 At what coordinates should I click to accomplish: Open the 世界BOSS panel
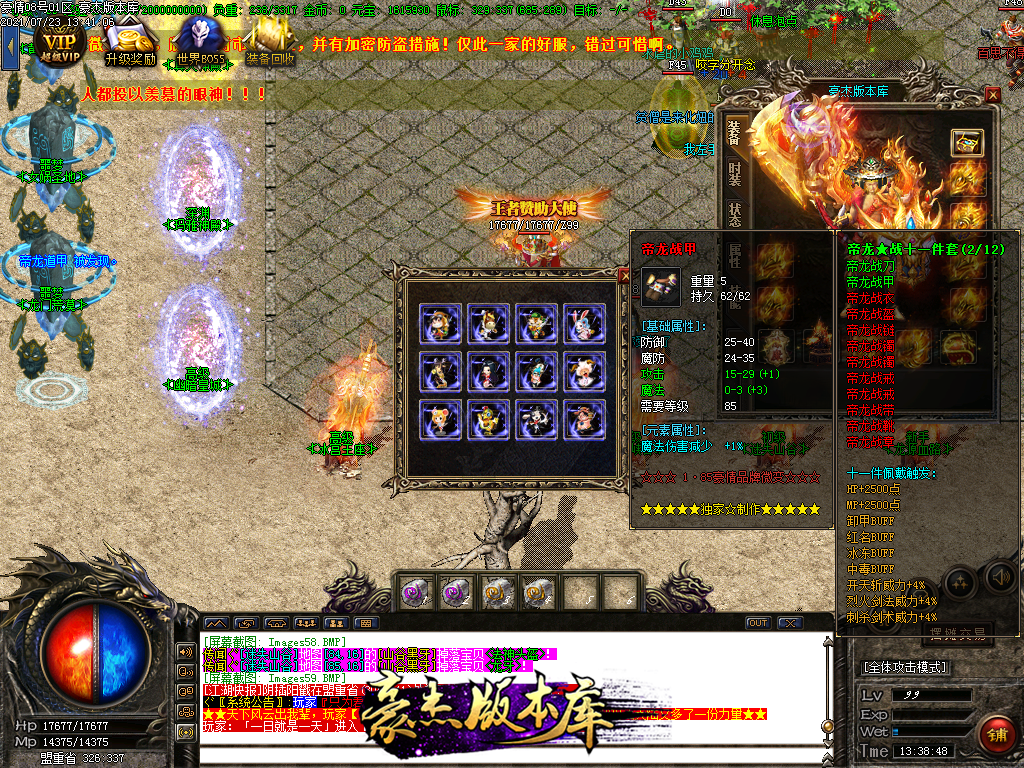click(200, 45)
